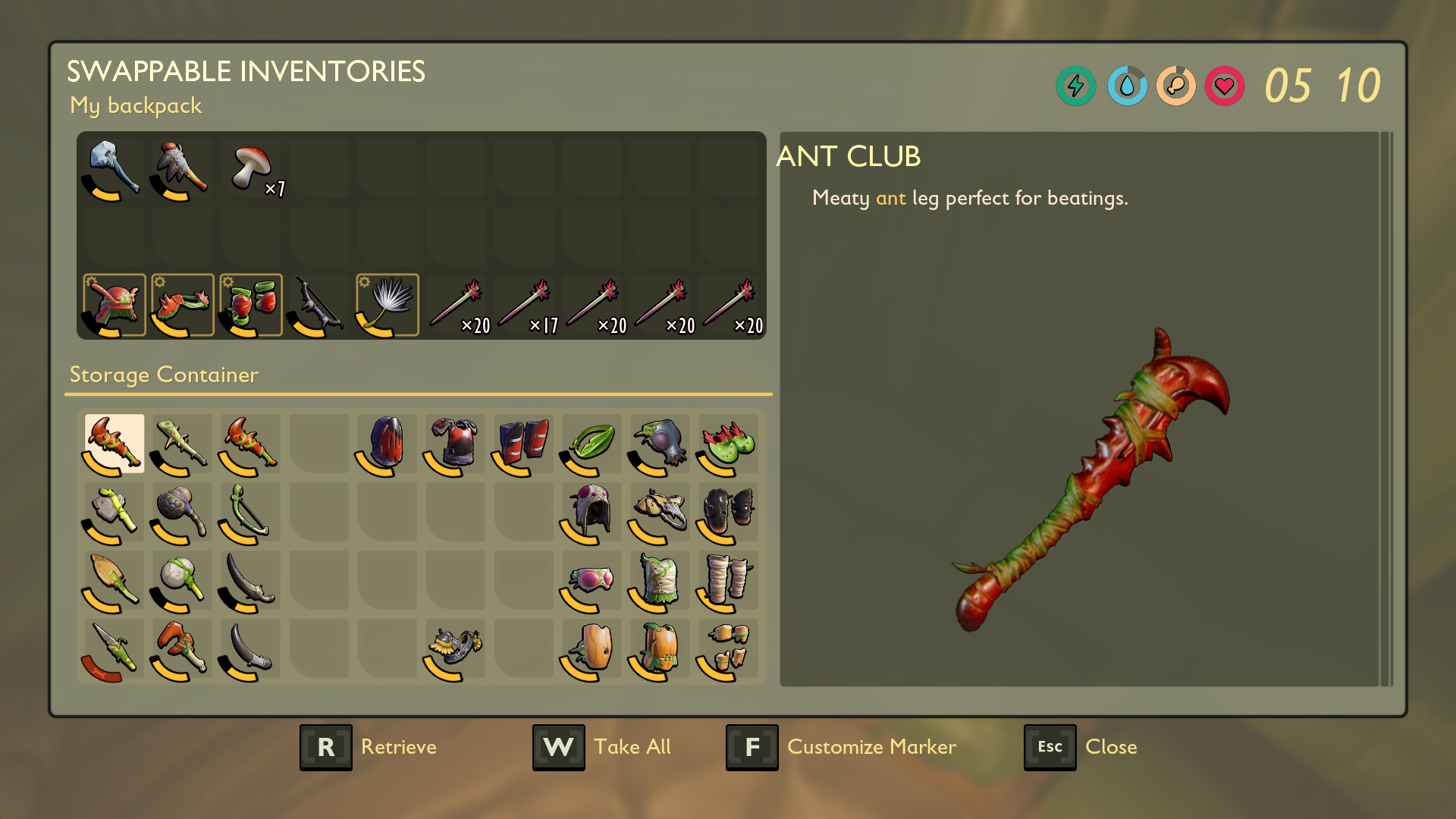Viewport: 1456px width, 819px height.
Task: Select the red ladybug helmet slot
Action: [x=114, y=305]
